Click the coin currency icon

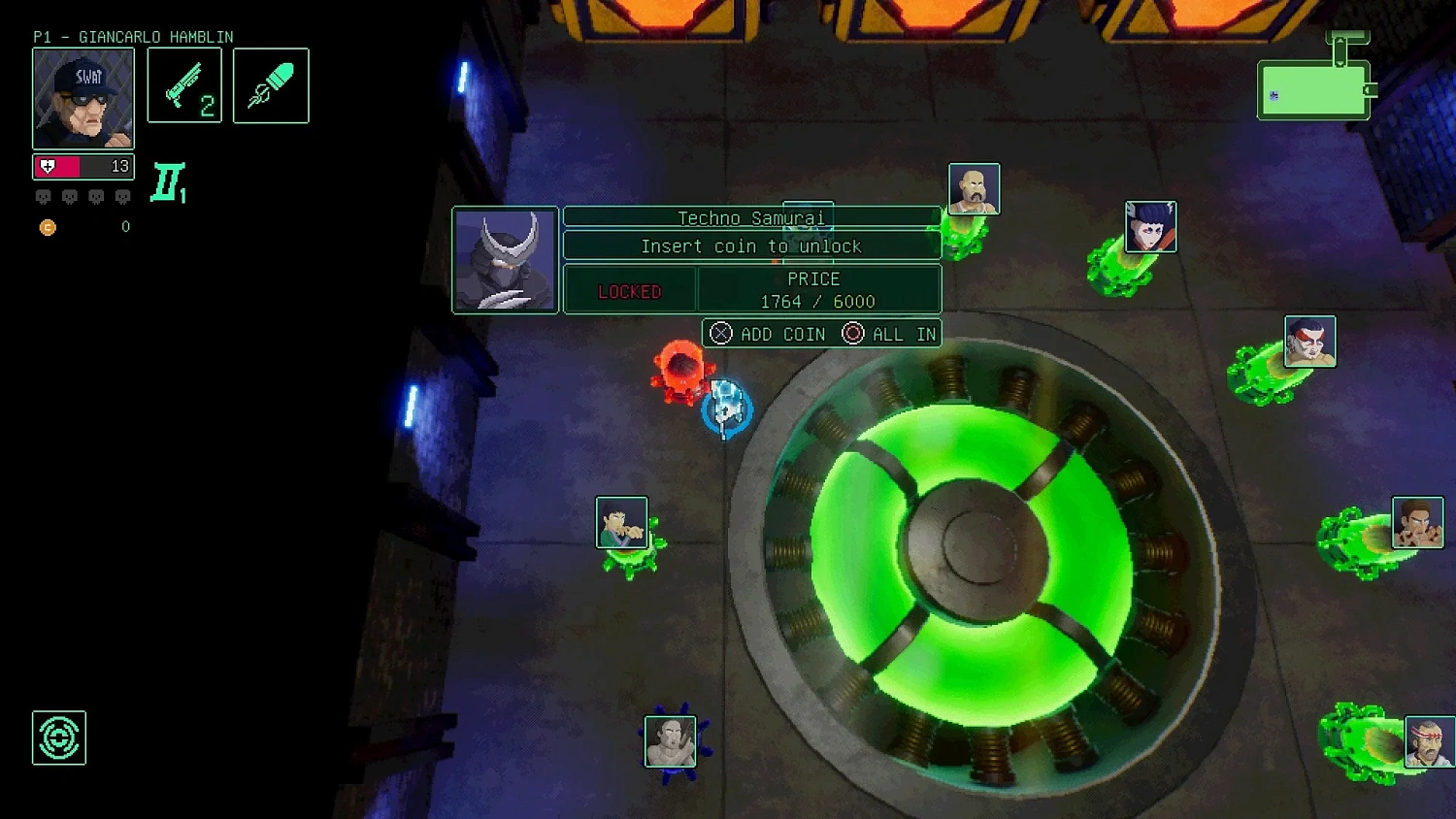(x=47, y=227)
